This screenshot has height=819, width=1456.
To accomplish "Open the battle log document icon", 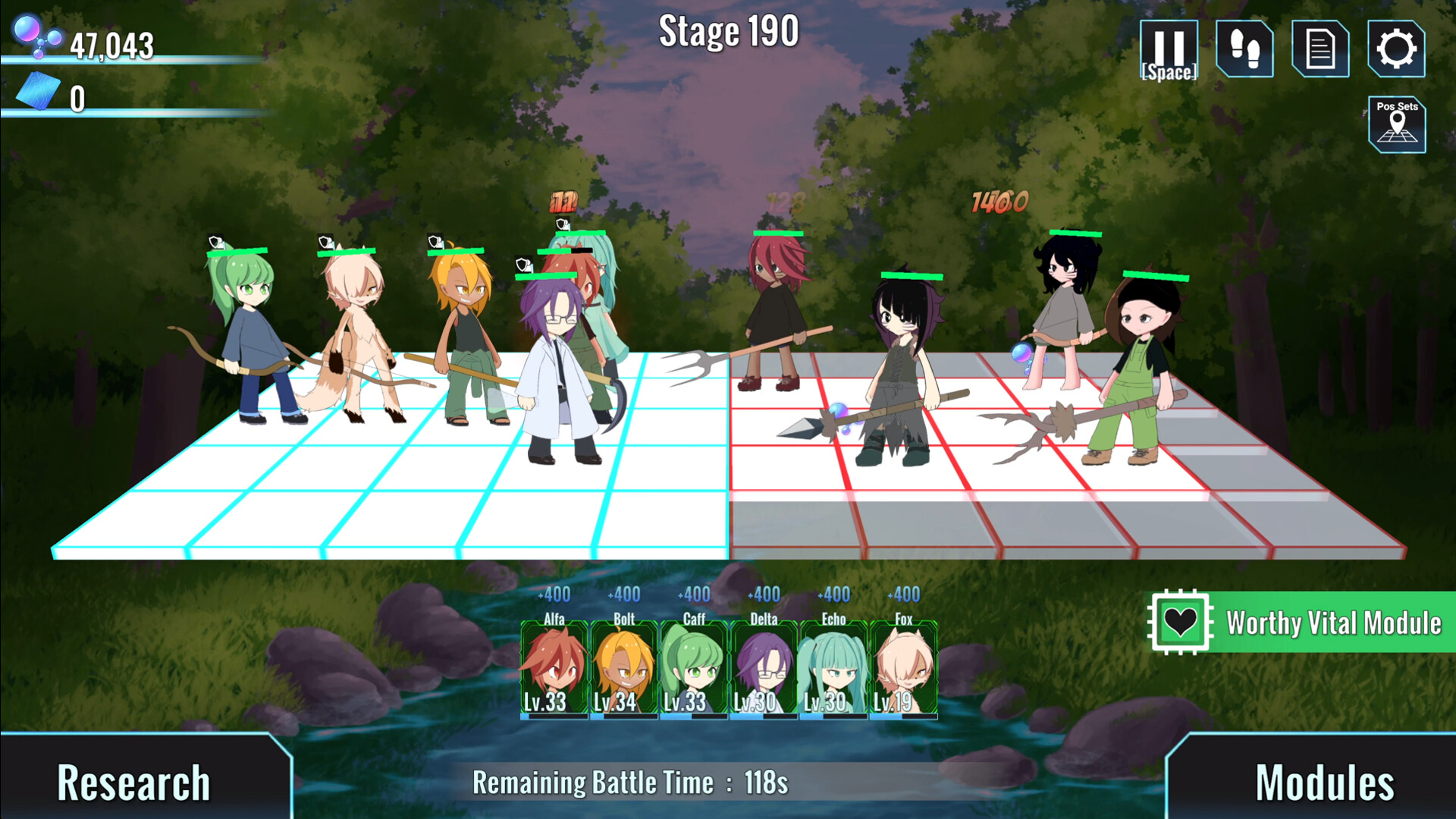I will pos(1320,48).
